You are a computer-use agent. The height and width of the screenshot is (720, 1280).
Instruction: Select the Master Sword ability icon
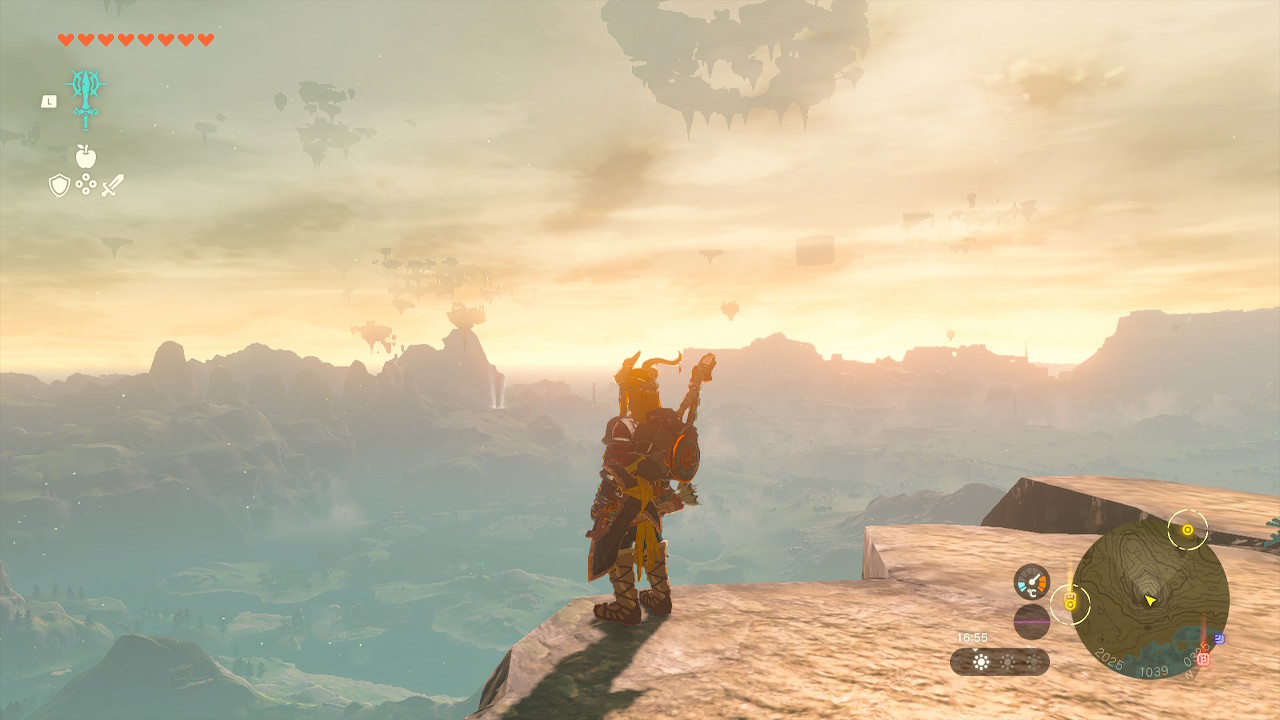point(86,98)
